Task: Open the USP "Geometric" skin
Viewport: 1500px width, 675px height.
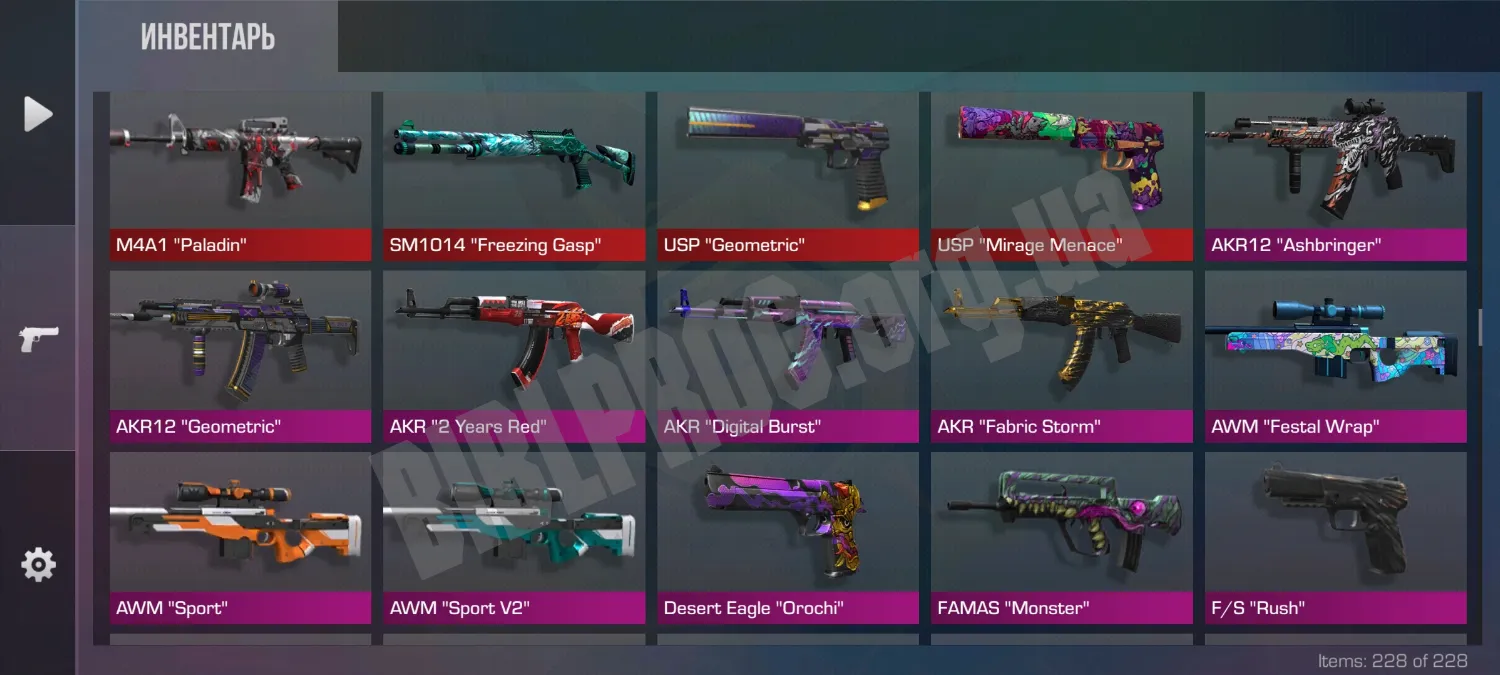Action: pyautogui.click(x=788, y=176)
